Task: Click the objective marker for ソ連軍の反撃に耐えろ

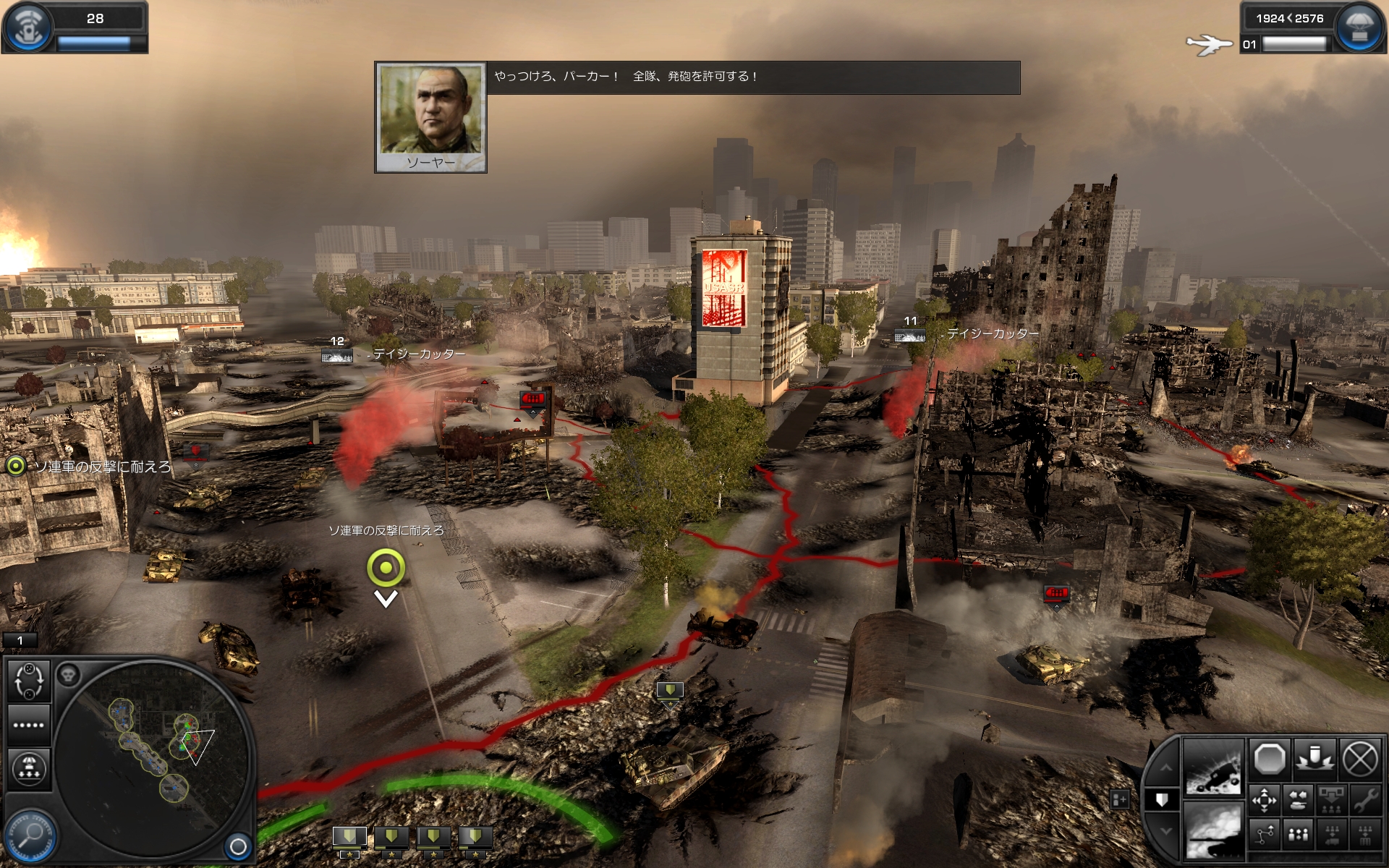Action: pos(386,568)
